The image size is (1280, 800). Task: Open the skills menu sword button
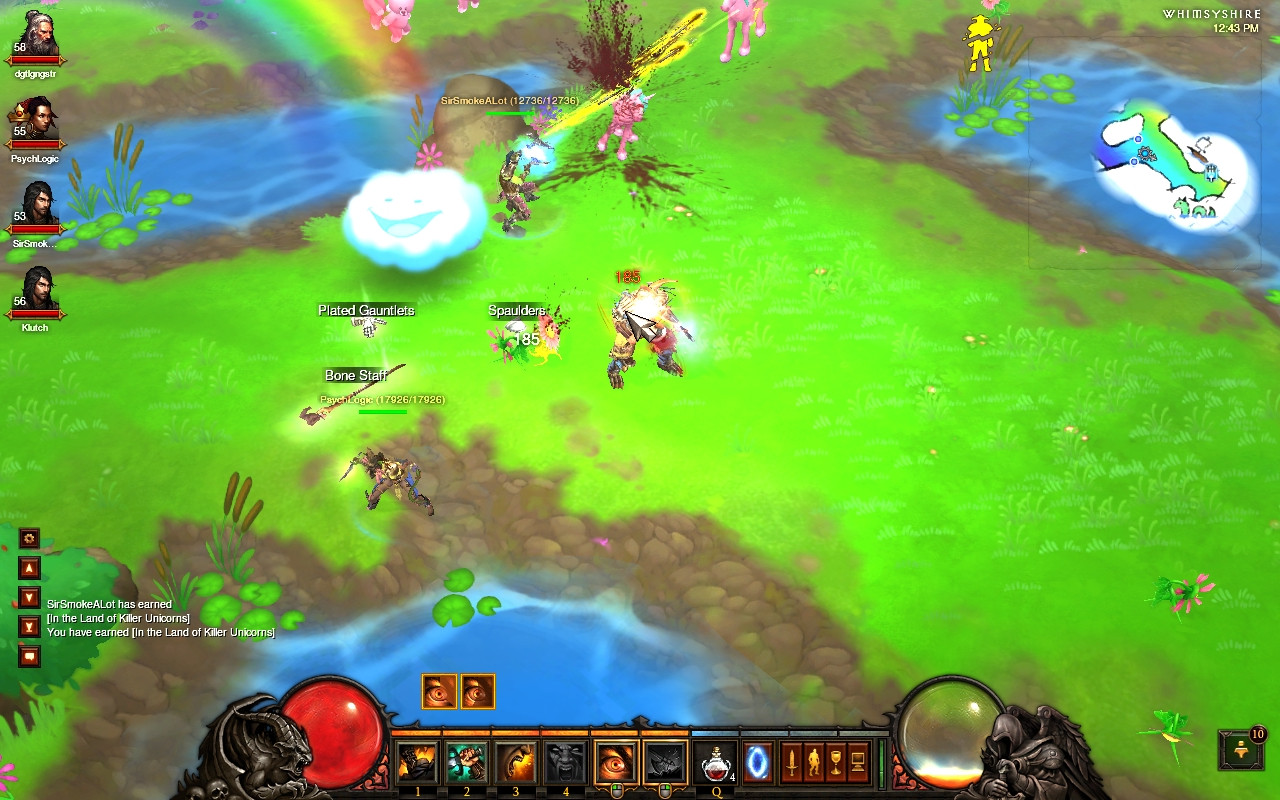point(792,763)
